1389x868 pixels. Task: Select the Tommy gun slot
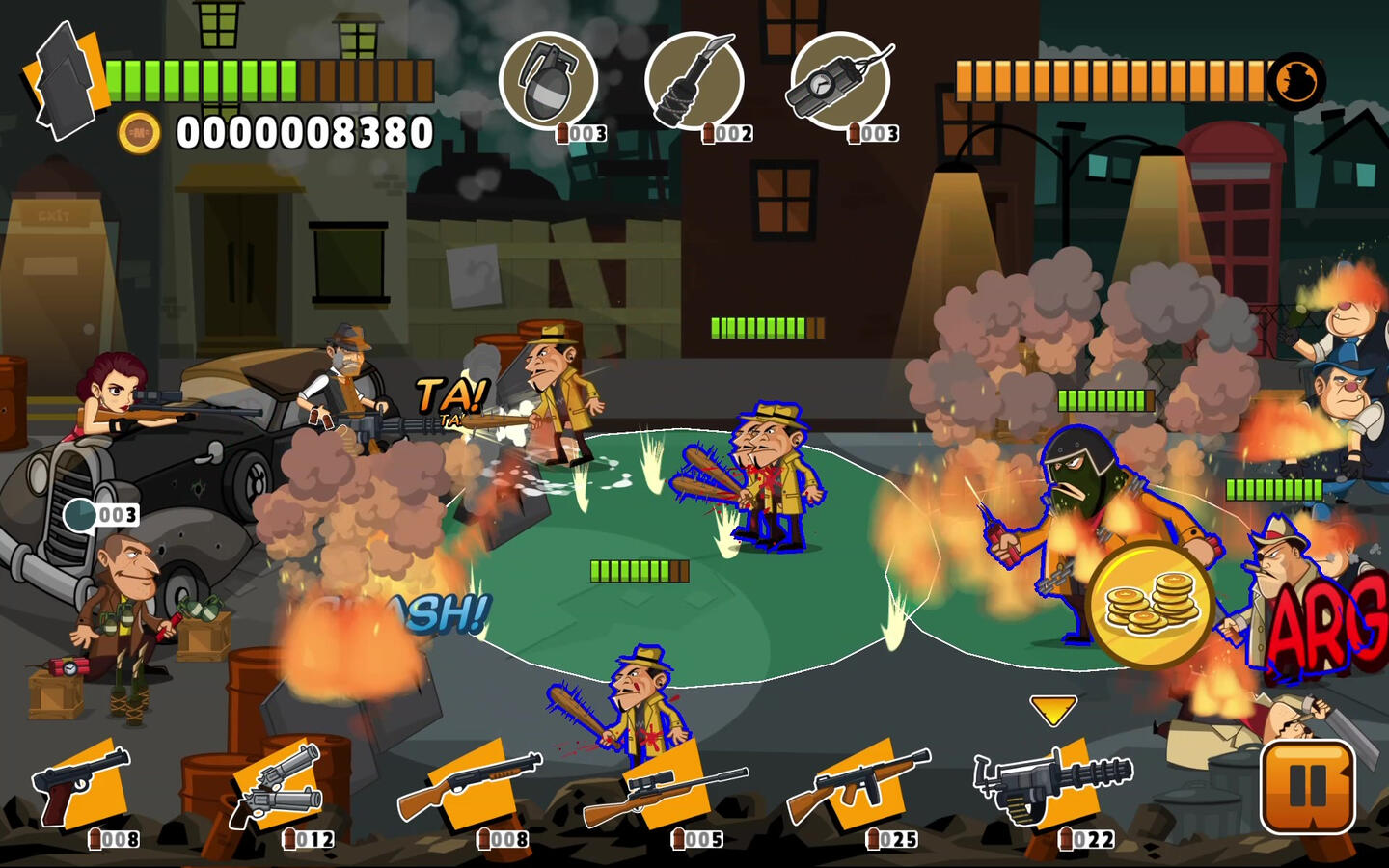[858, 786]
